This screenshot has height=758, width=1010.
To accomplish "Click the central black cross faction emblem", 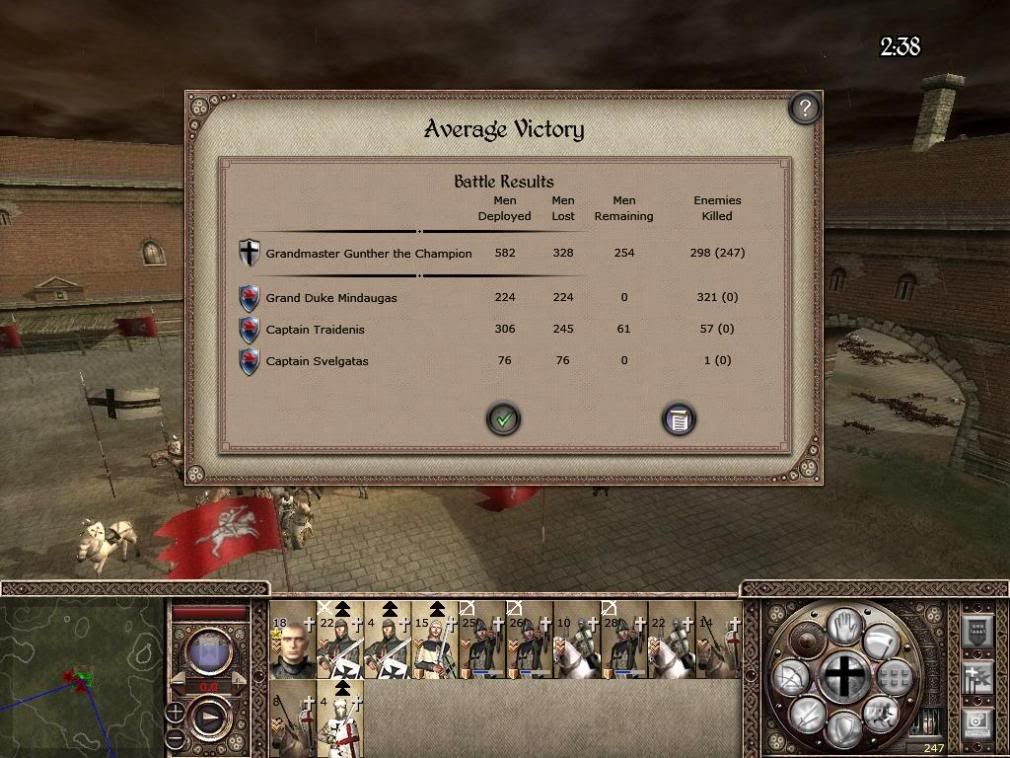I will tap(845, 677).
